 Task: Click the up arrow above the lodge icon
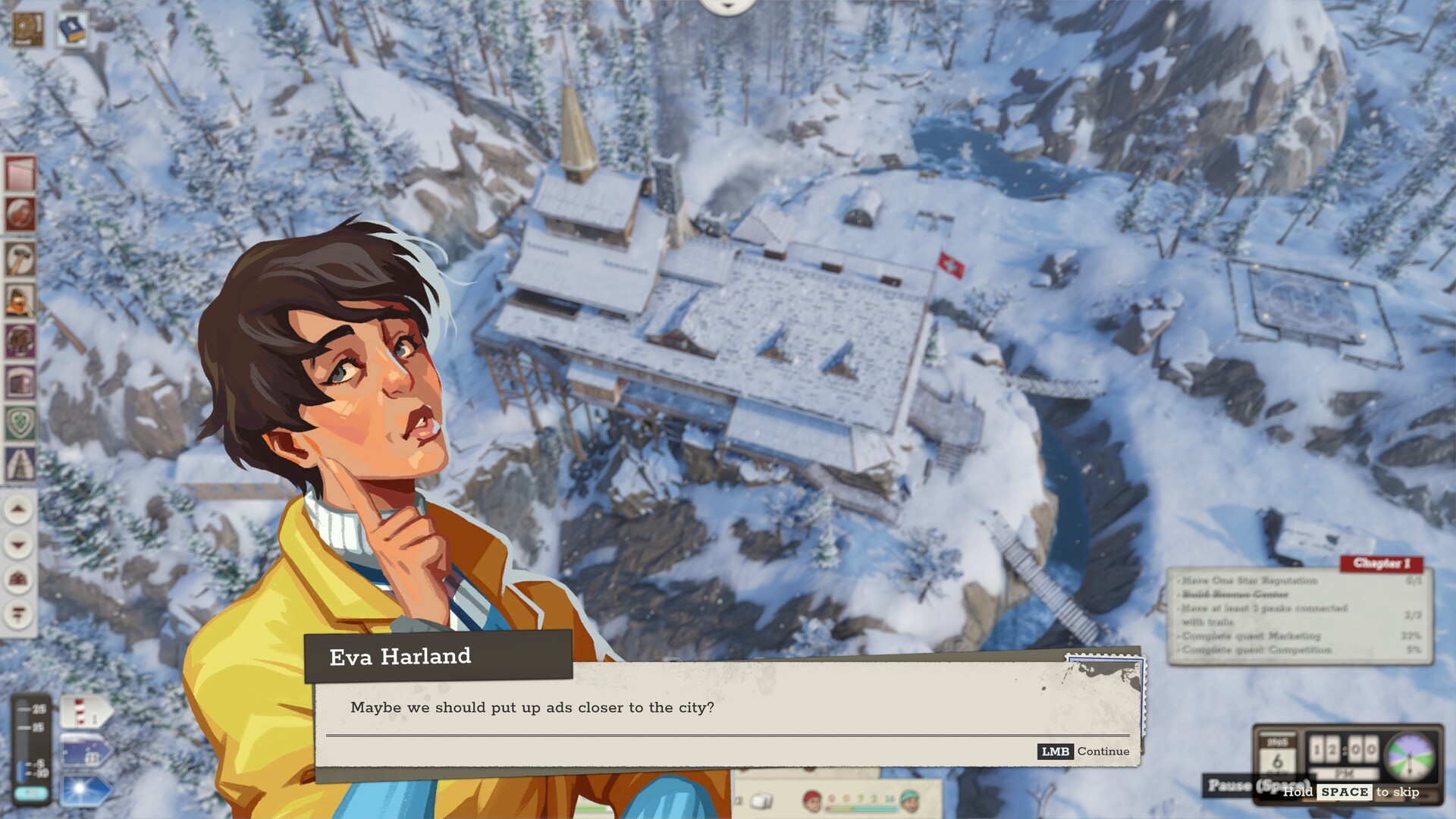click(x=17, y=508)
